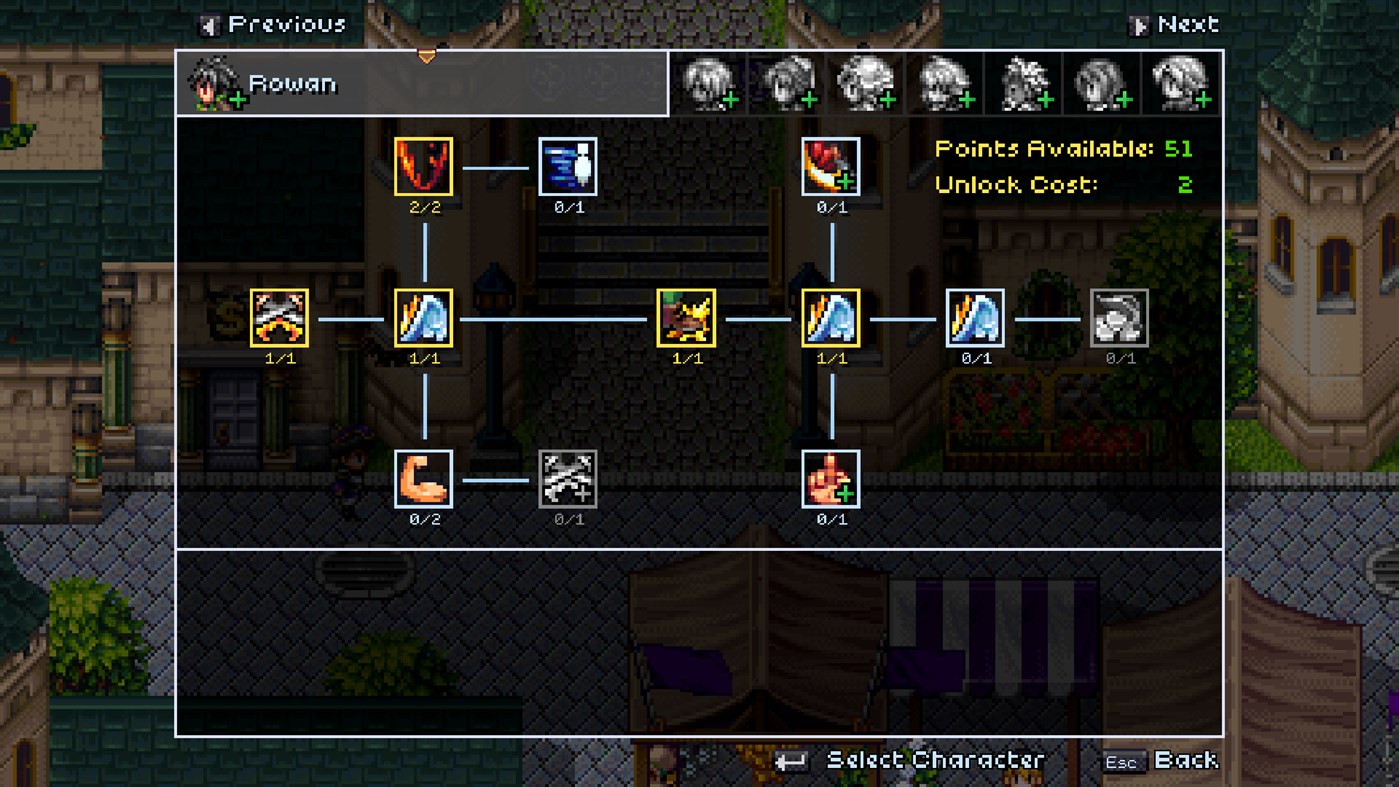Unlock the third silhouetted character slot

(866, 84)
